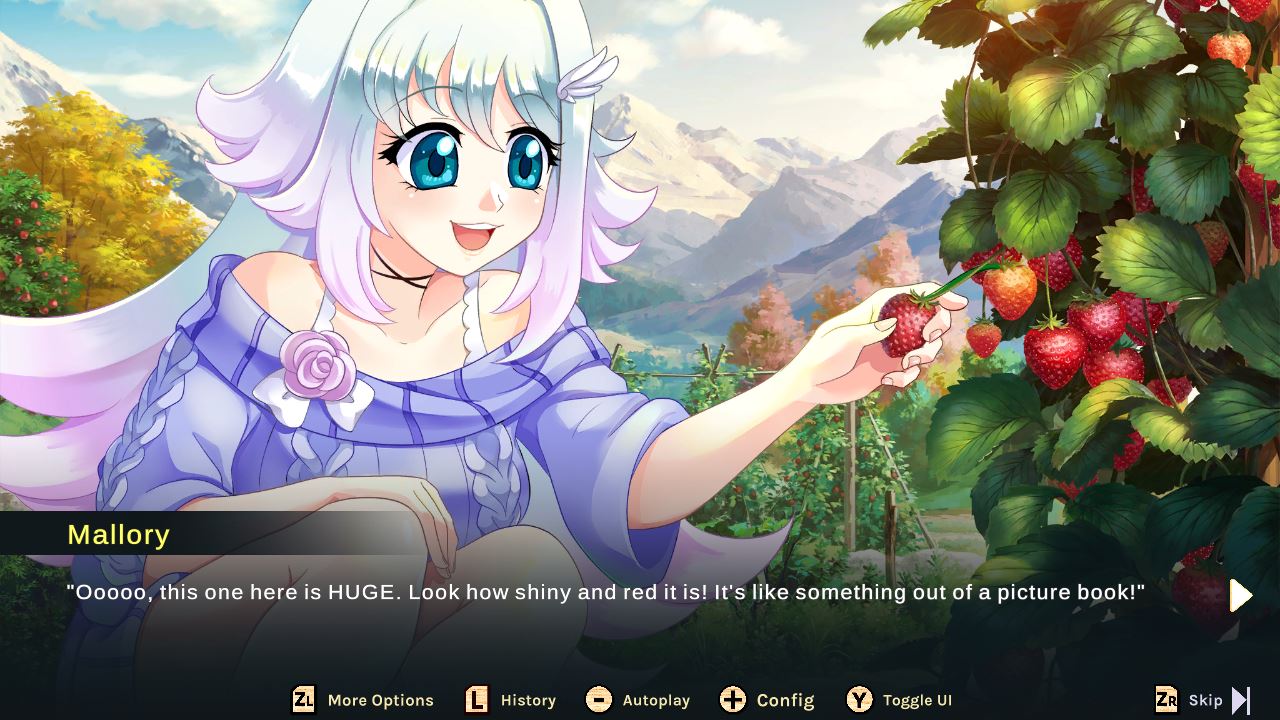Click the Mallory name plate
This screenshot has height=720, width=1280.
click(x=119, y=535)
